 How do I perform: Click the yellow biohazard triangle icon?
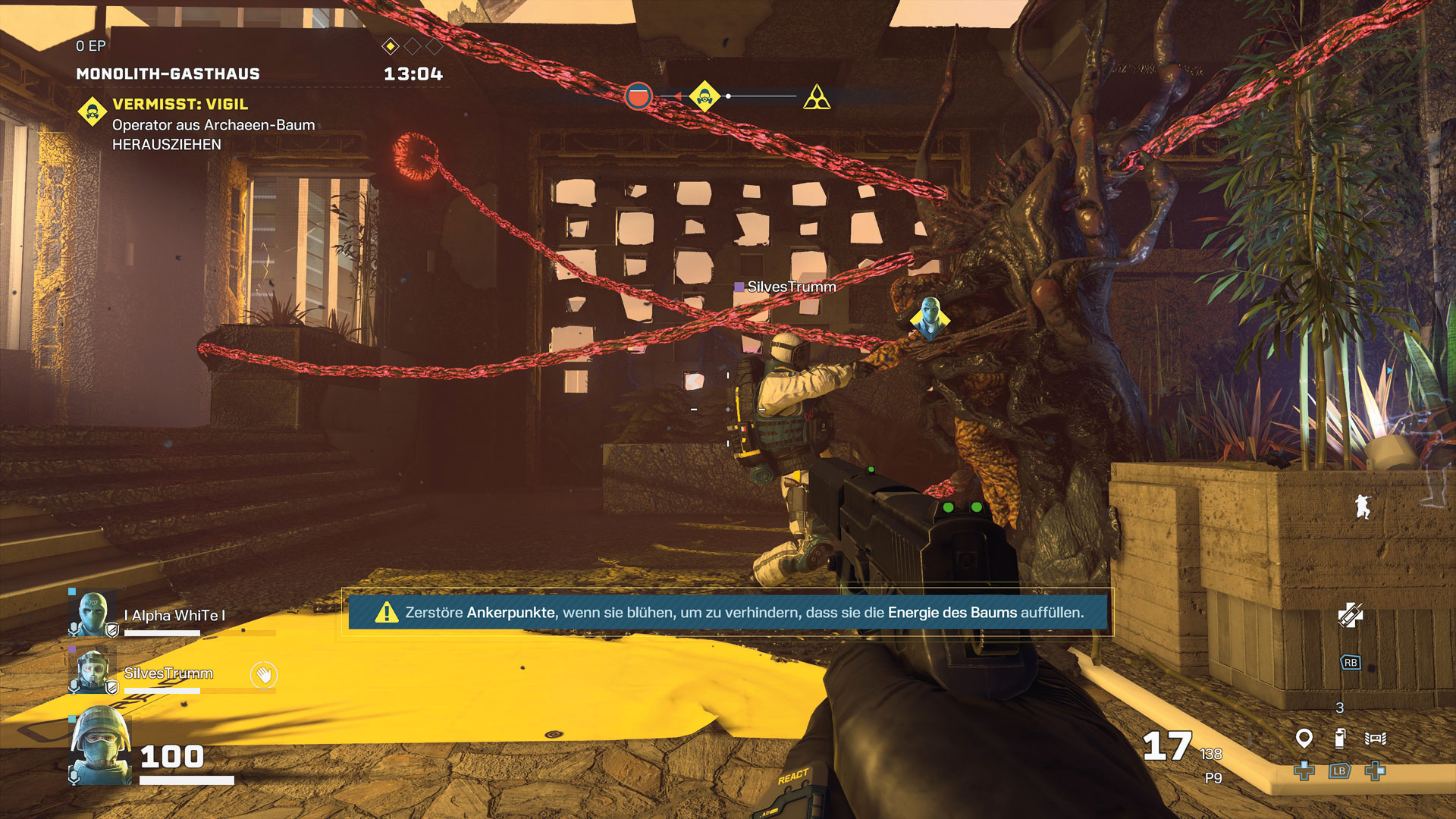point(817,98)
